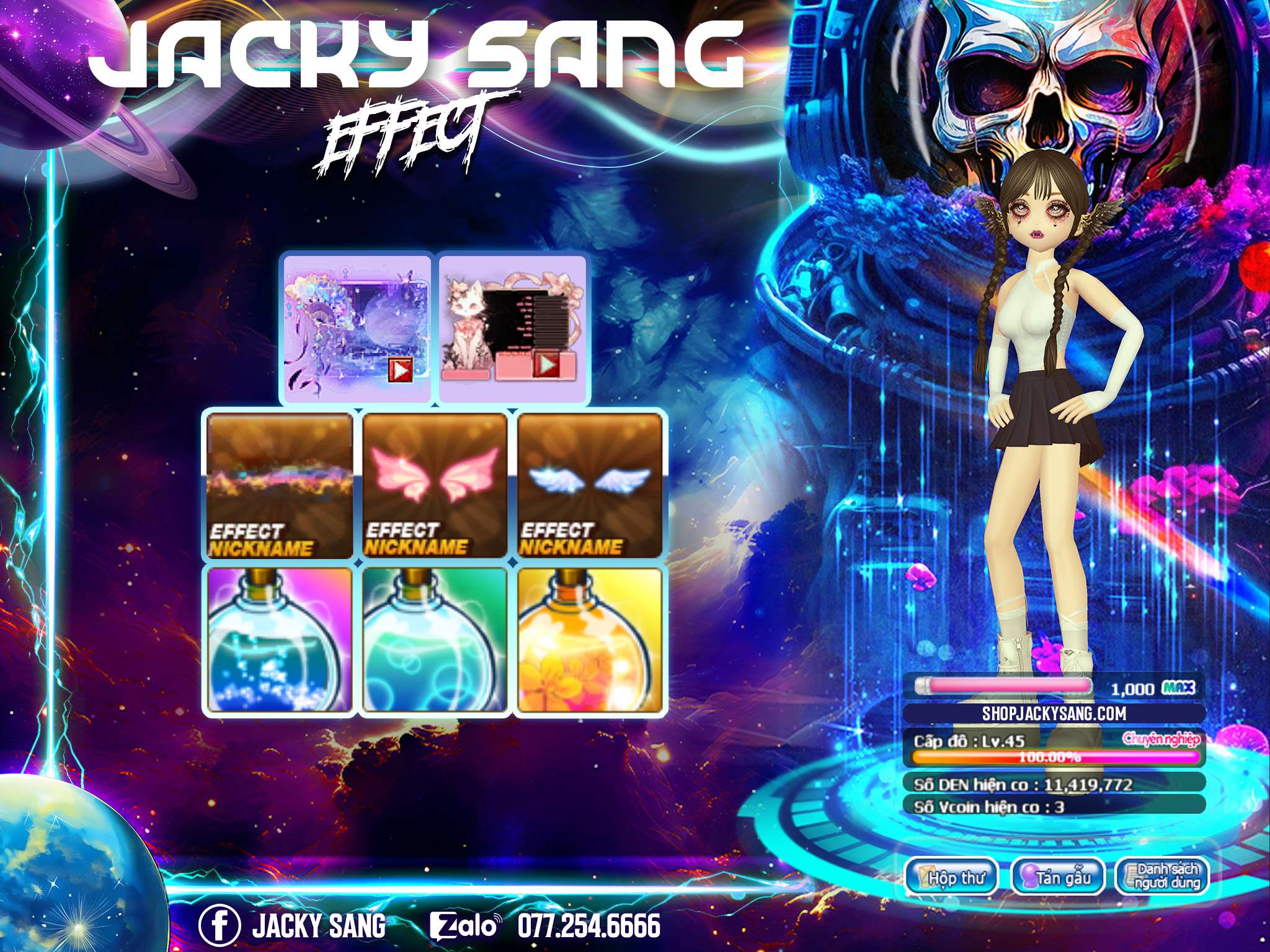Pick the white angel wings Effect Nickname
The height and width of the screenshot is (952, 1270).
pyautogui.click(x=590, y=487)
